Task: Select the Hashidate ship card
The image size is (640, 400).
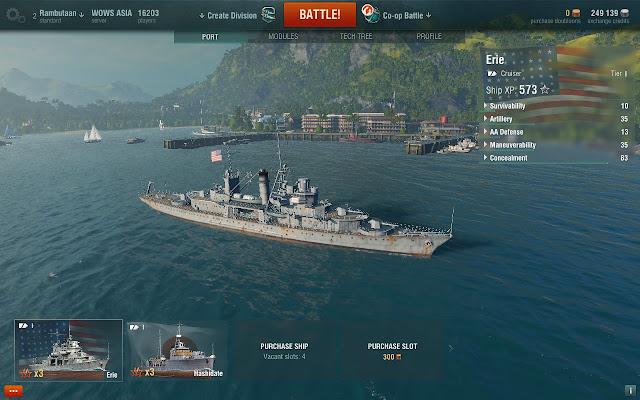Action: pos(177,350)
